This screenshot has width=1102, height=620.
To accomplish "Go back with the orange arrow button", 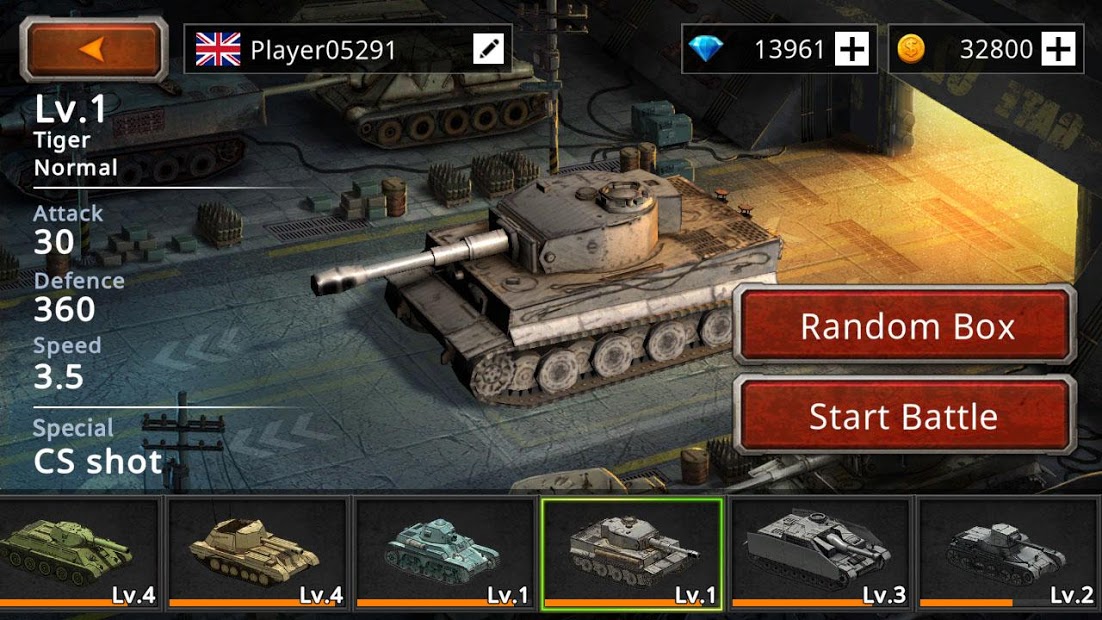I will coord(95,49).
